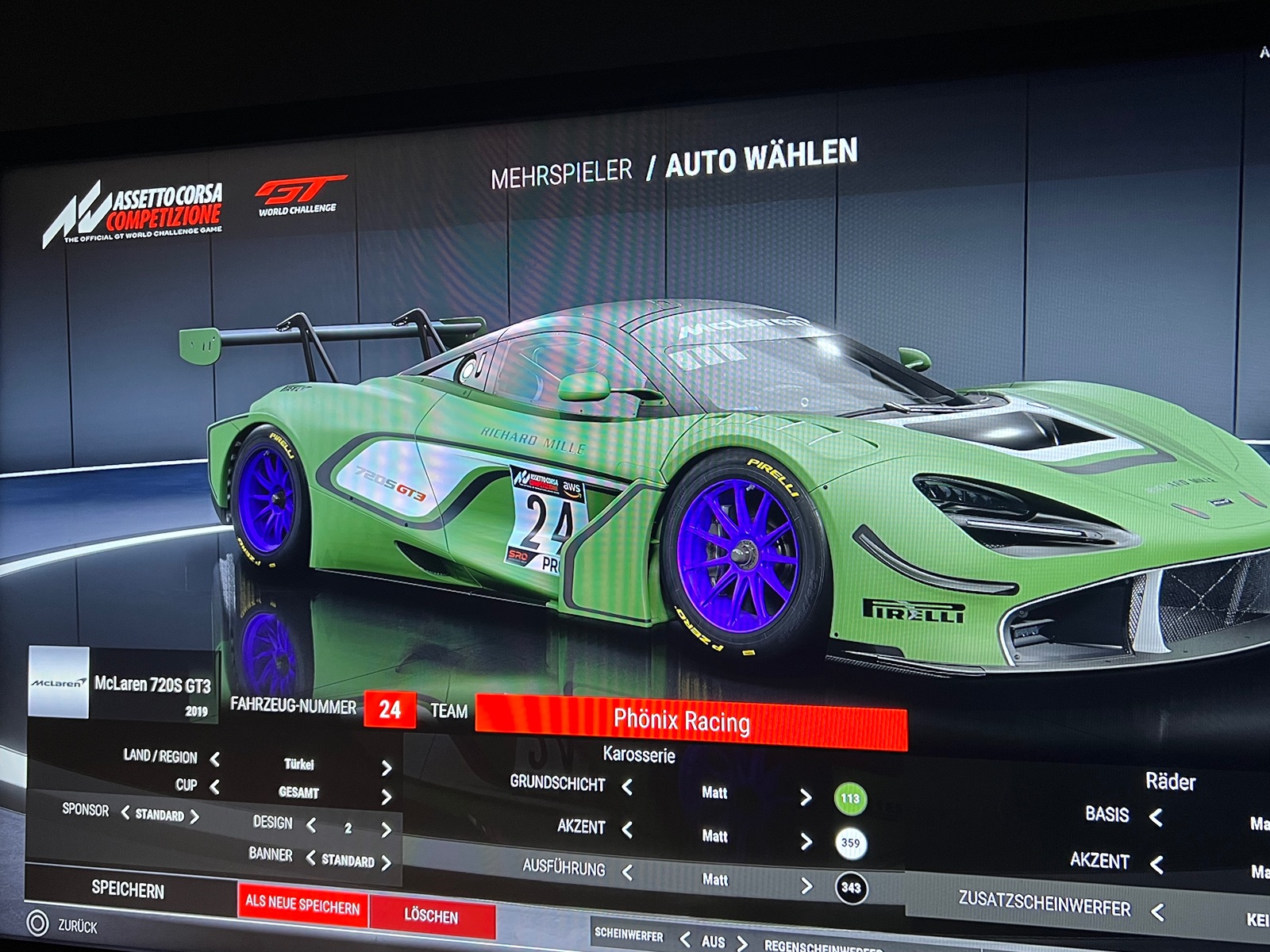The image size is (1270, 952).
Task: Change Zusatzscheinwerfer to previous option
Action: pos(1157,912)
